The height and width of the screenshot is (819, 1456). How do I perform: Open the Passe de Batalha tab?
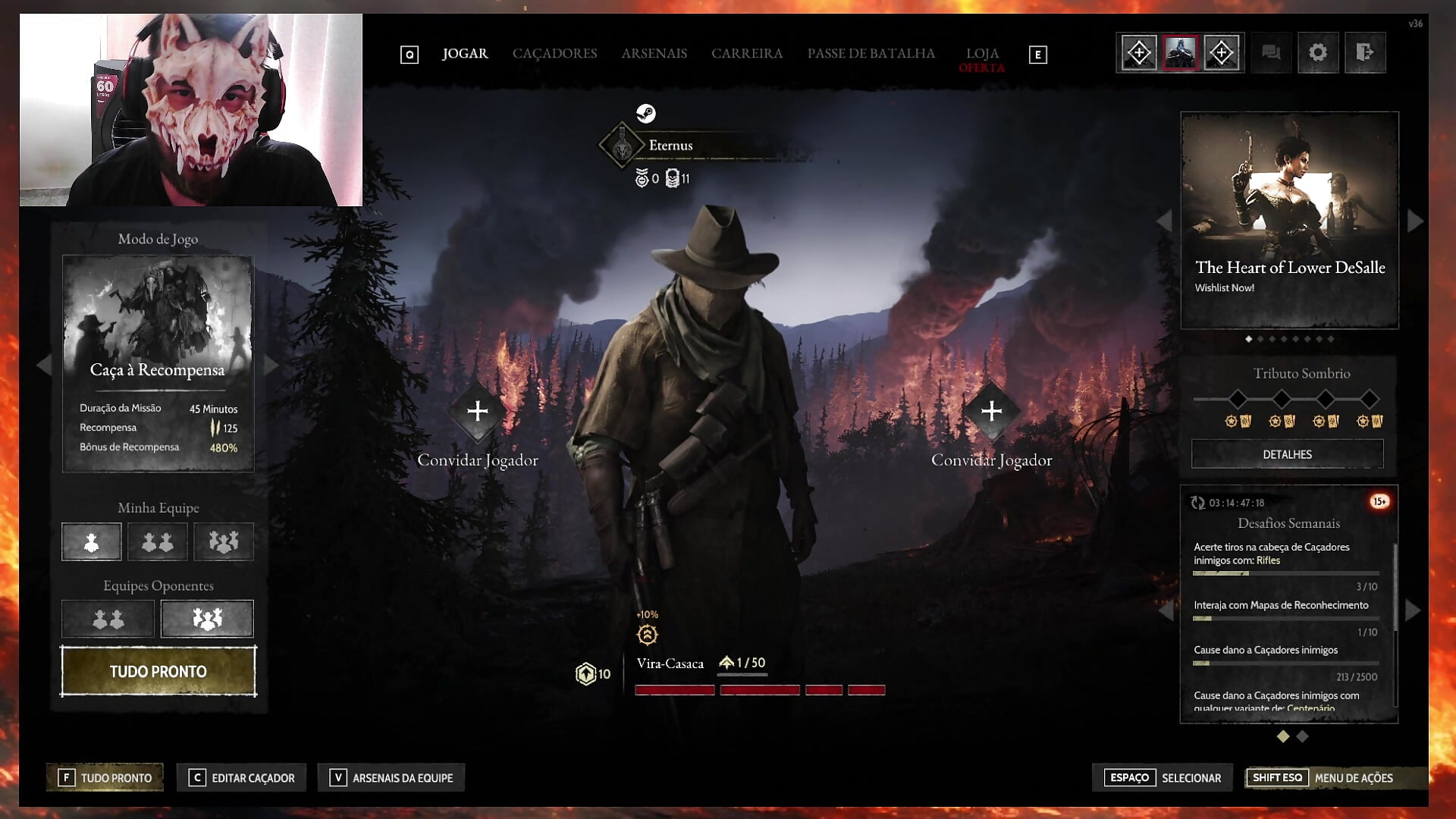[871, 54]
